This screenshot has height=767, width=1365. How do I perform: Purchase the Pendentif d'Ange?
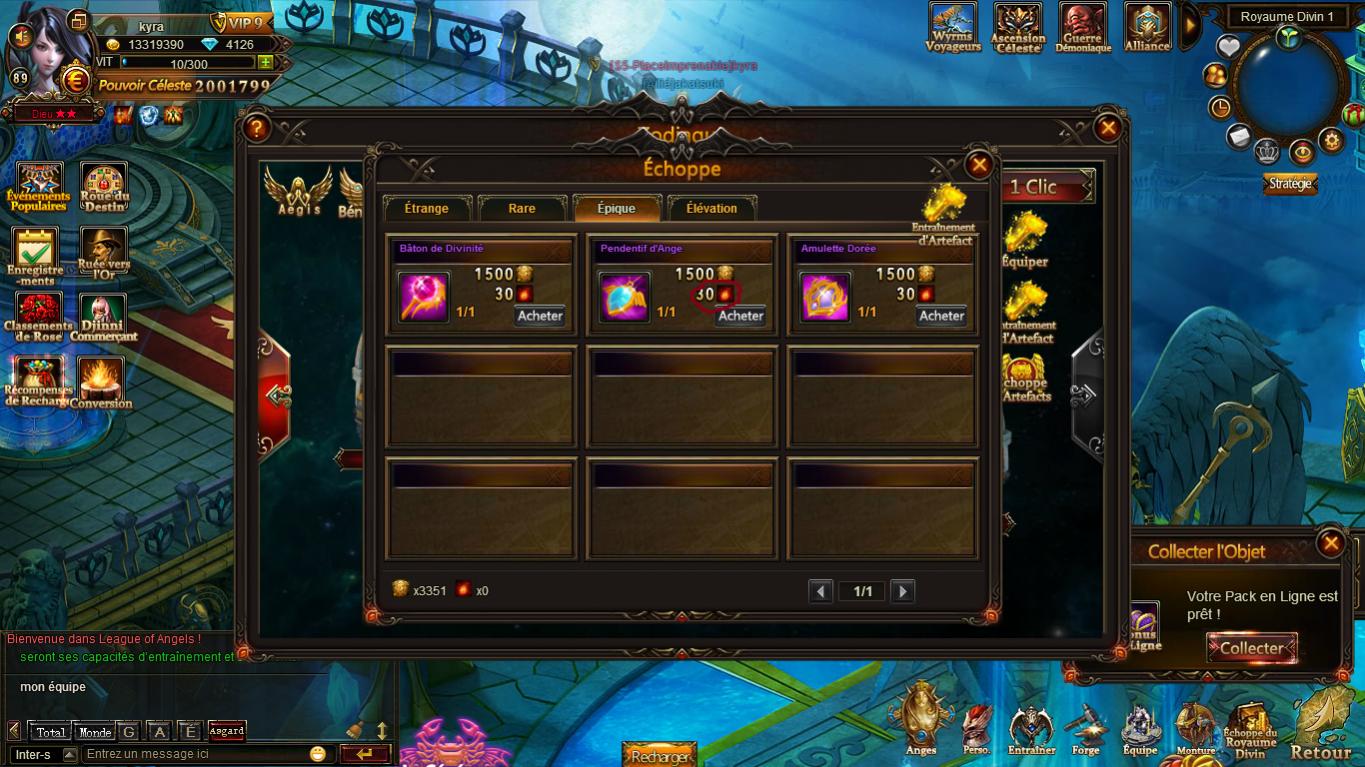coord(741,315)
